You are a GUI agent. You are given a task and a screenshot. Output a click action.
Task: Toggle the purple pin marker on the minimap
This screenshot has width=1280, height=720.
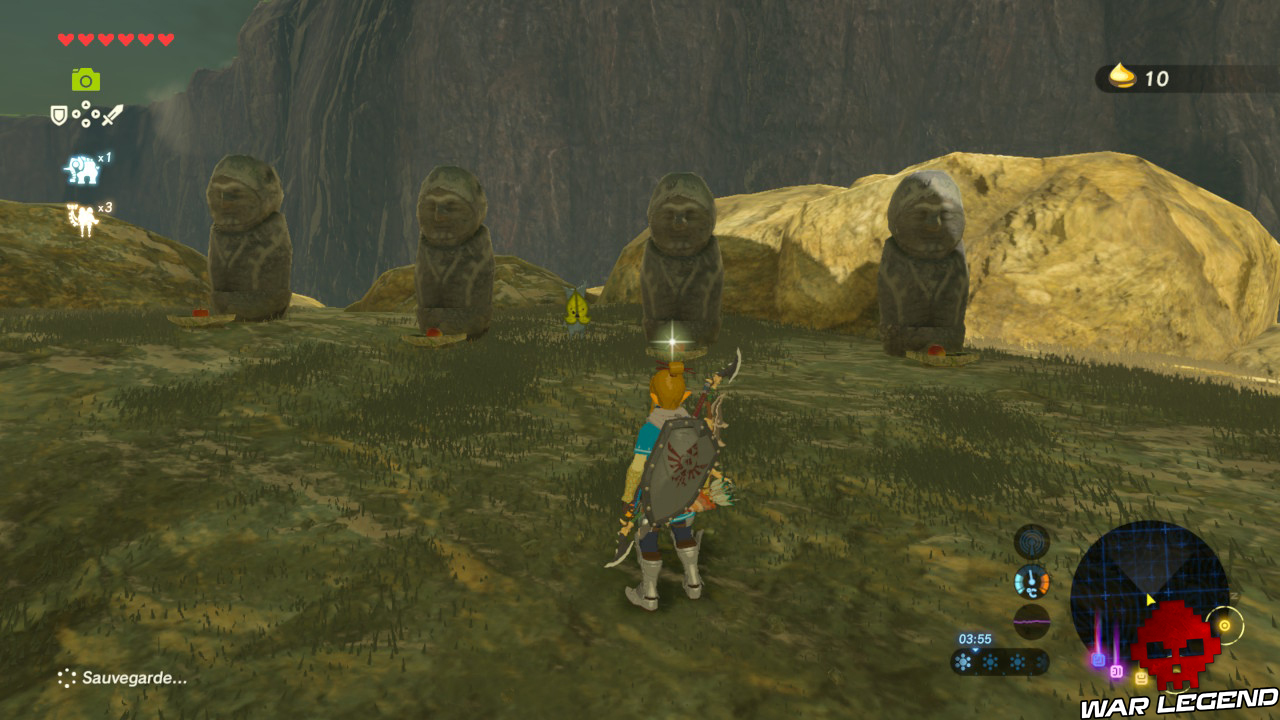pyautogui.click(x=1116, y=670)
